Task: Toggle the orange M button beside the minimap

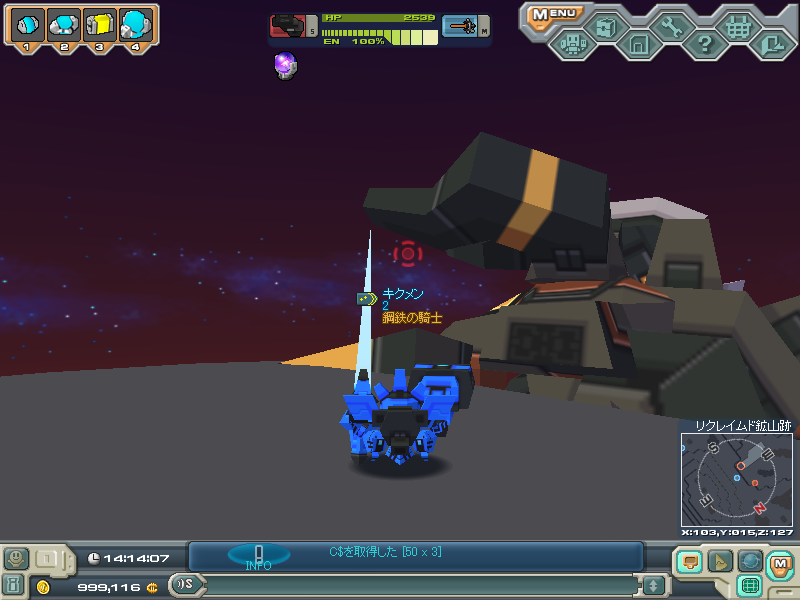Action: pos(780,565)
